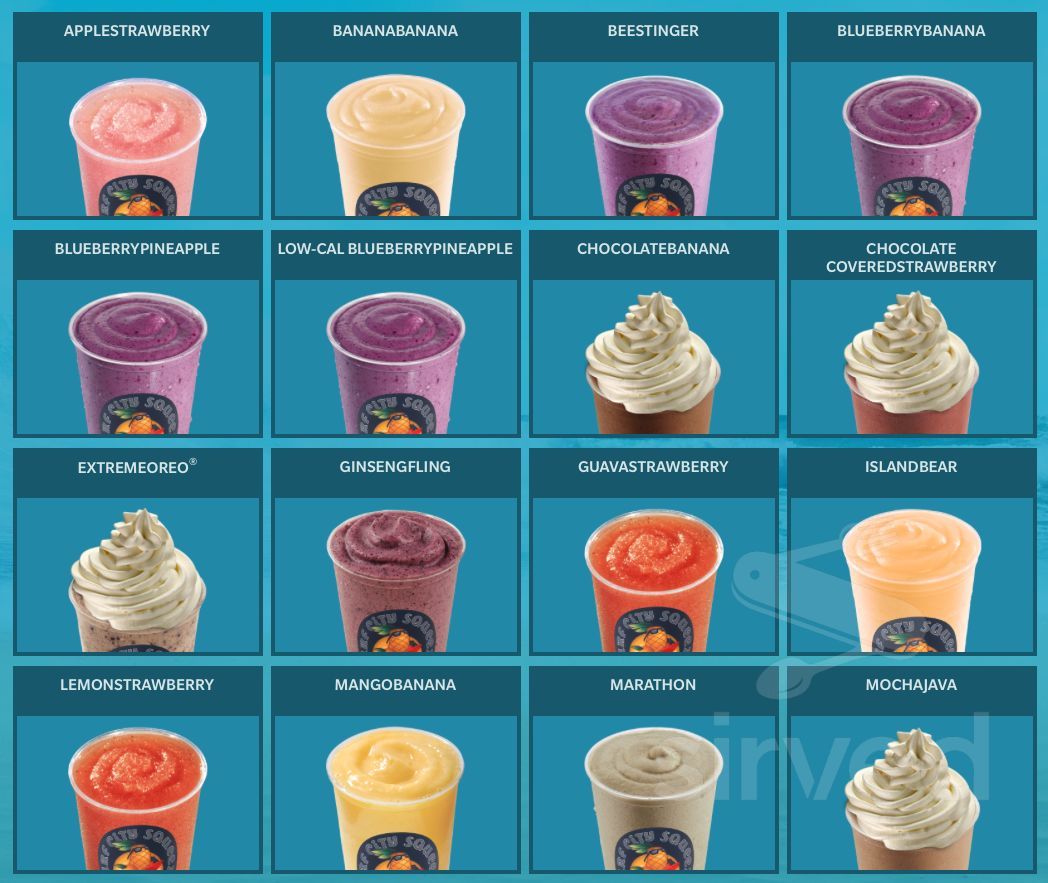This screenshot has height=883, width=1048.
Task: Select the Chocolate Covered Strawberry tile
Action: coord(911,356)
